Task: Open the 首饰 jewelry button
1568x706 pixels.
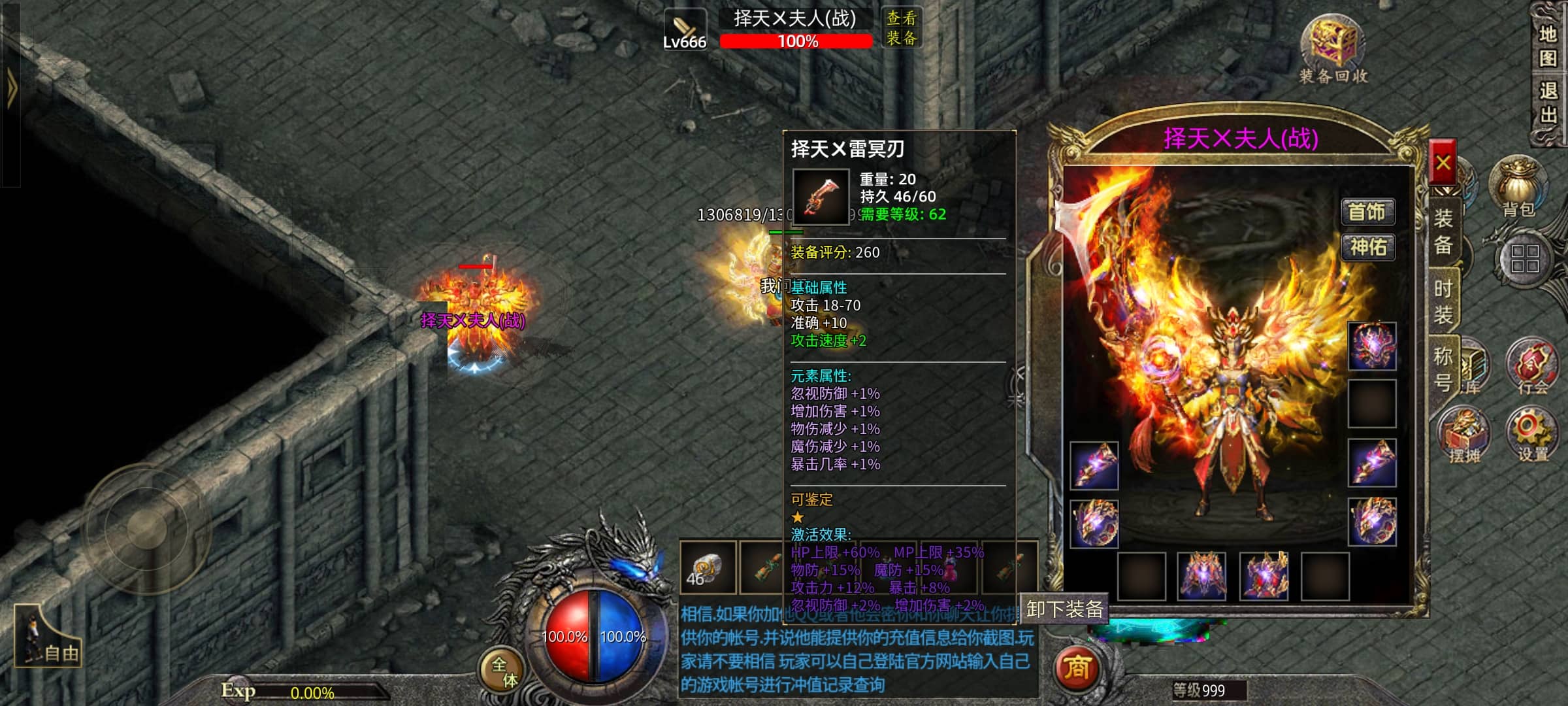Action: click(1367, 212)
